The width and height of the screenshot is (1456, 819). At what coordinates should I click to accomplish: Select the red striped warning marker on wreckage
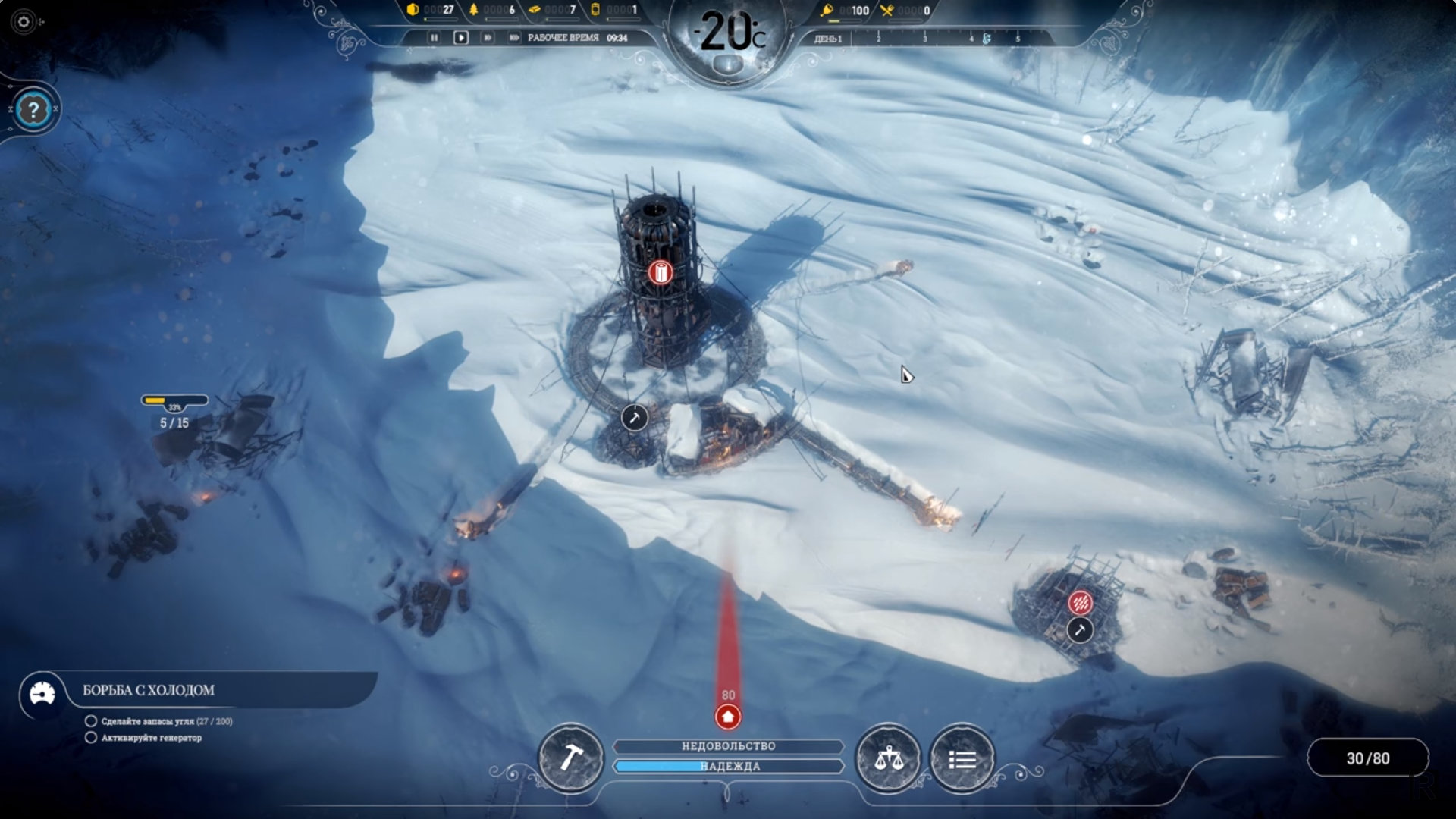pos(1081,603)
